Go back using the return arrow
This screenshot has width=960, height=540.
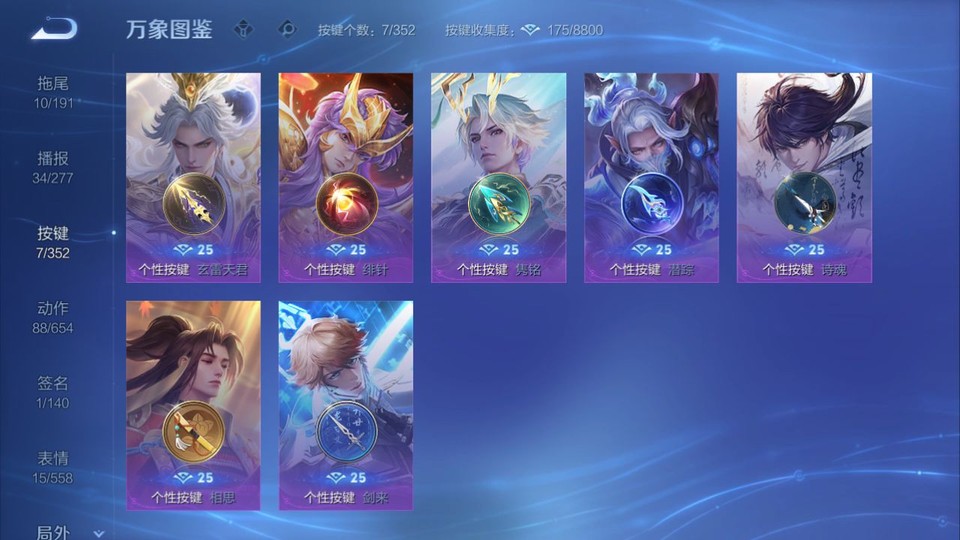coord(54,29)
